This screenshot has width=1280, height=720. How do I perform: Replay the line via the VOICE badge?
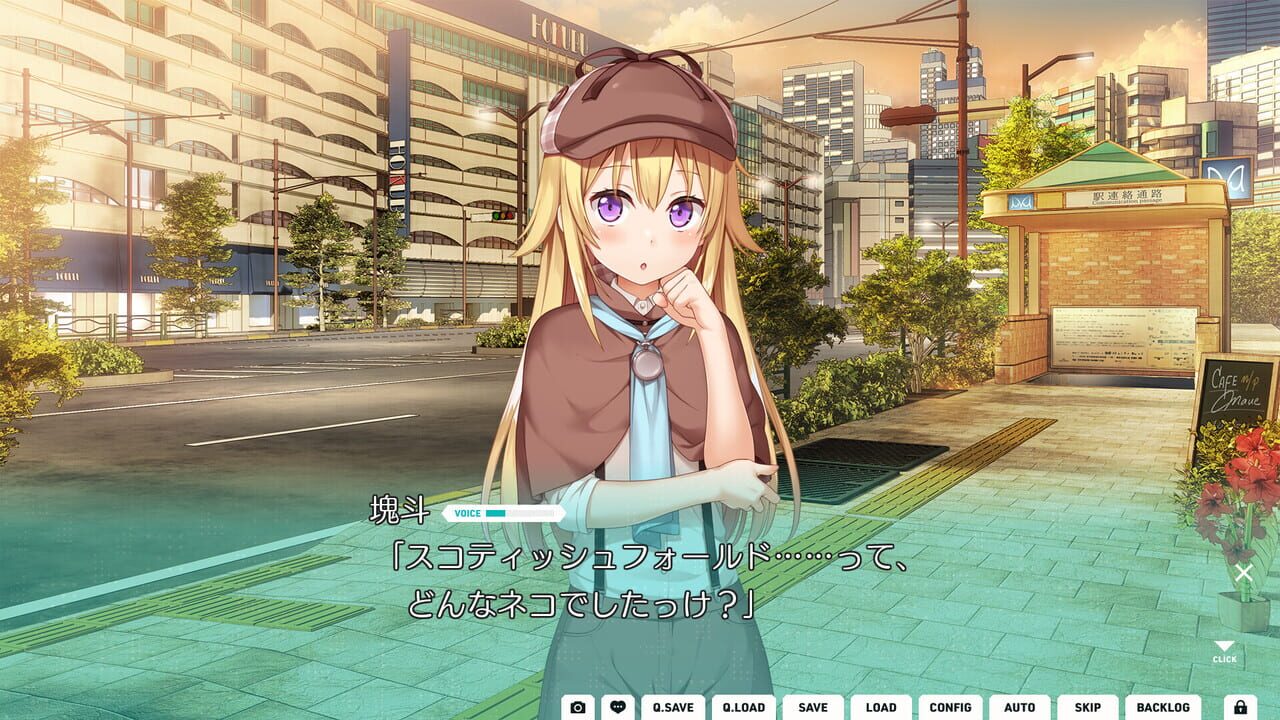click(466, 512)
